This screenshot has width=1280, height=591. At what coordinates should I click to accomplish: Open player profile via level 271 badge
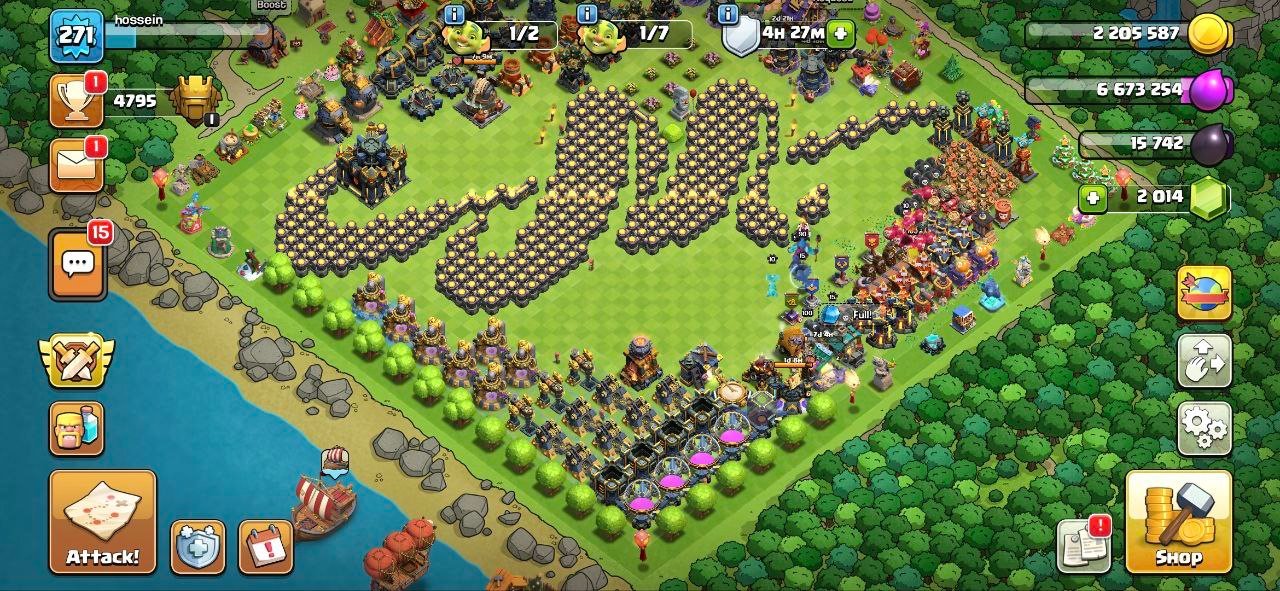[77, 36]
